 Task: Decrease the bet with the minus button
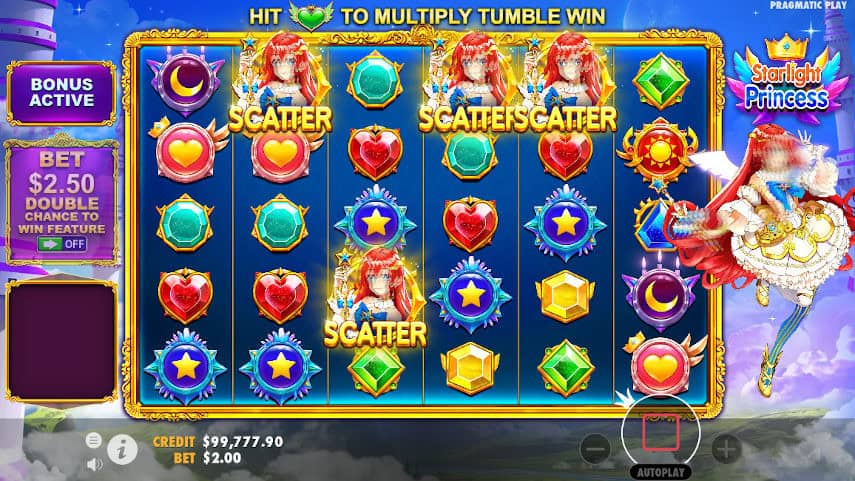pyautogui.click(x=595, y=449)
